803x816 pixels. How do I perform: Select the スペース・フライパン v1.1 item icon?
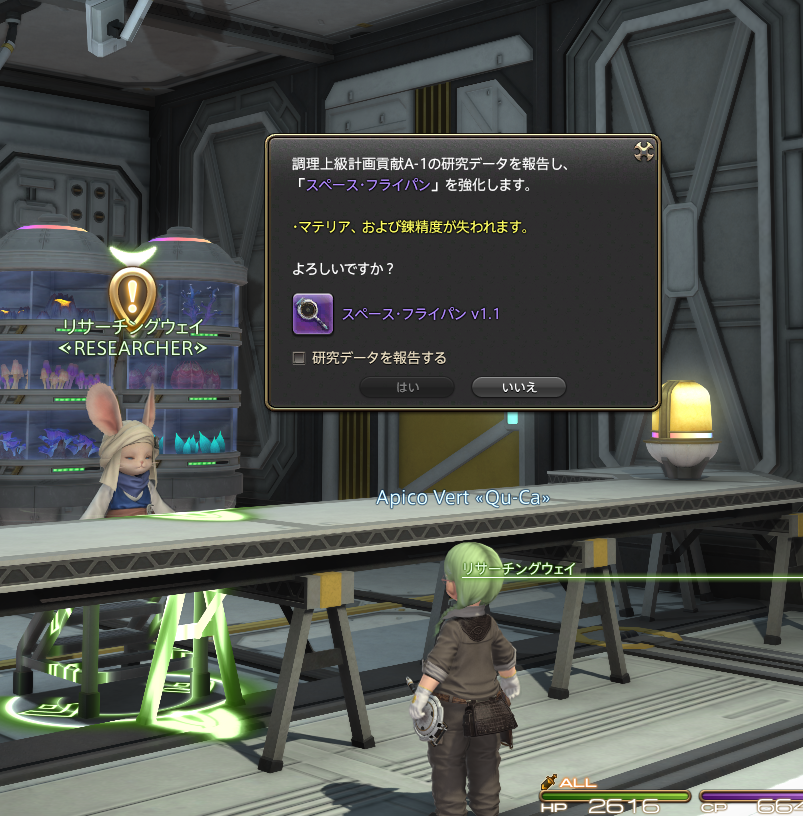click(x=312, y=314)
